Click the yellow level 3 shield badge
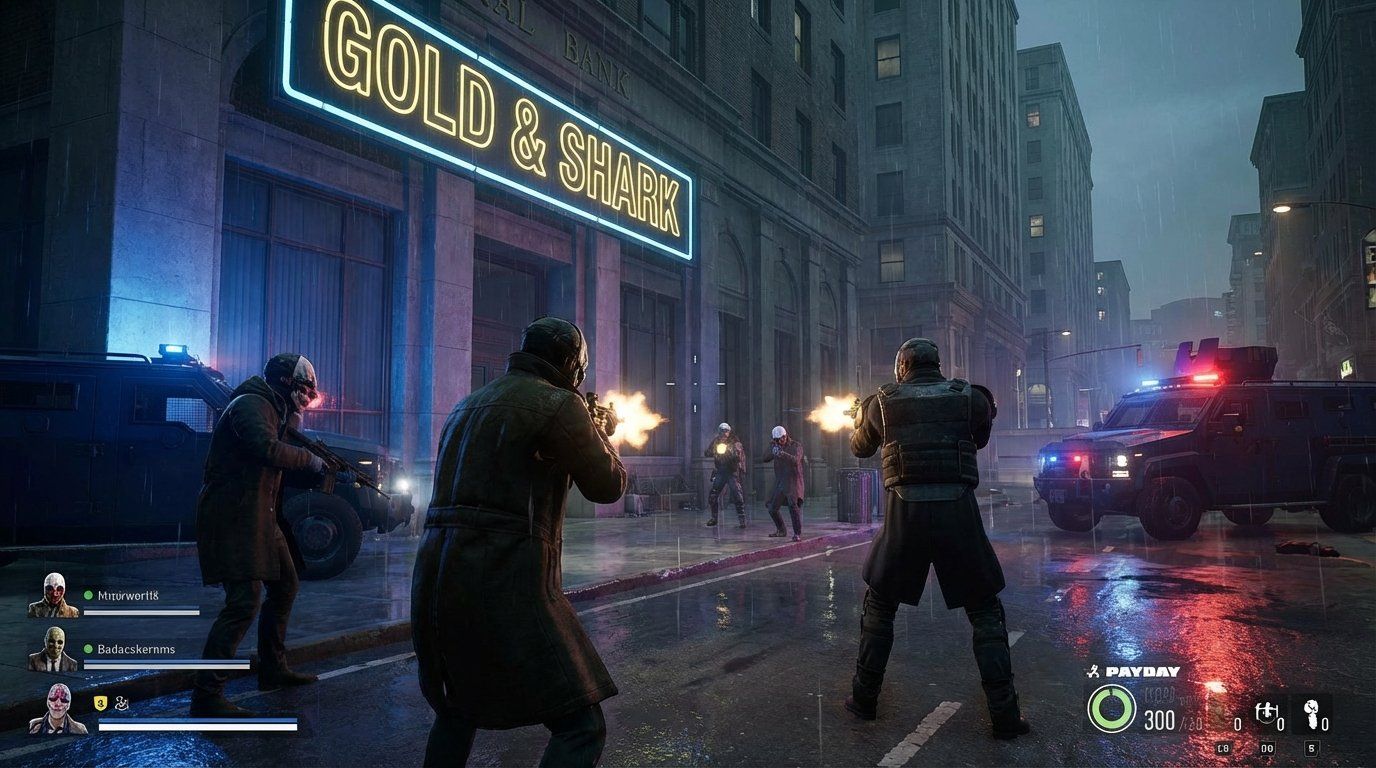This screenshot has width=1376, height=768. point(100,704)
